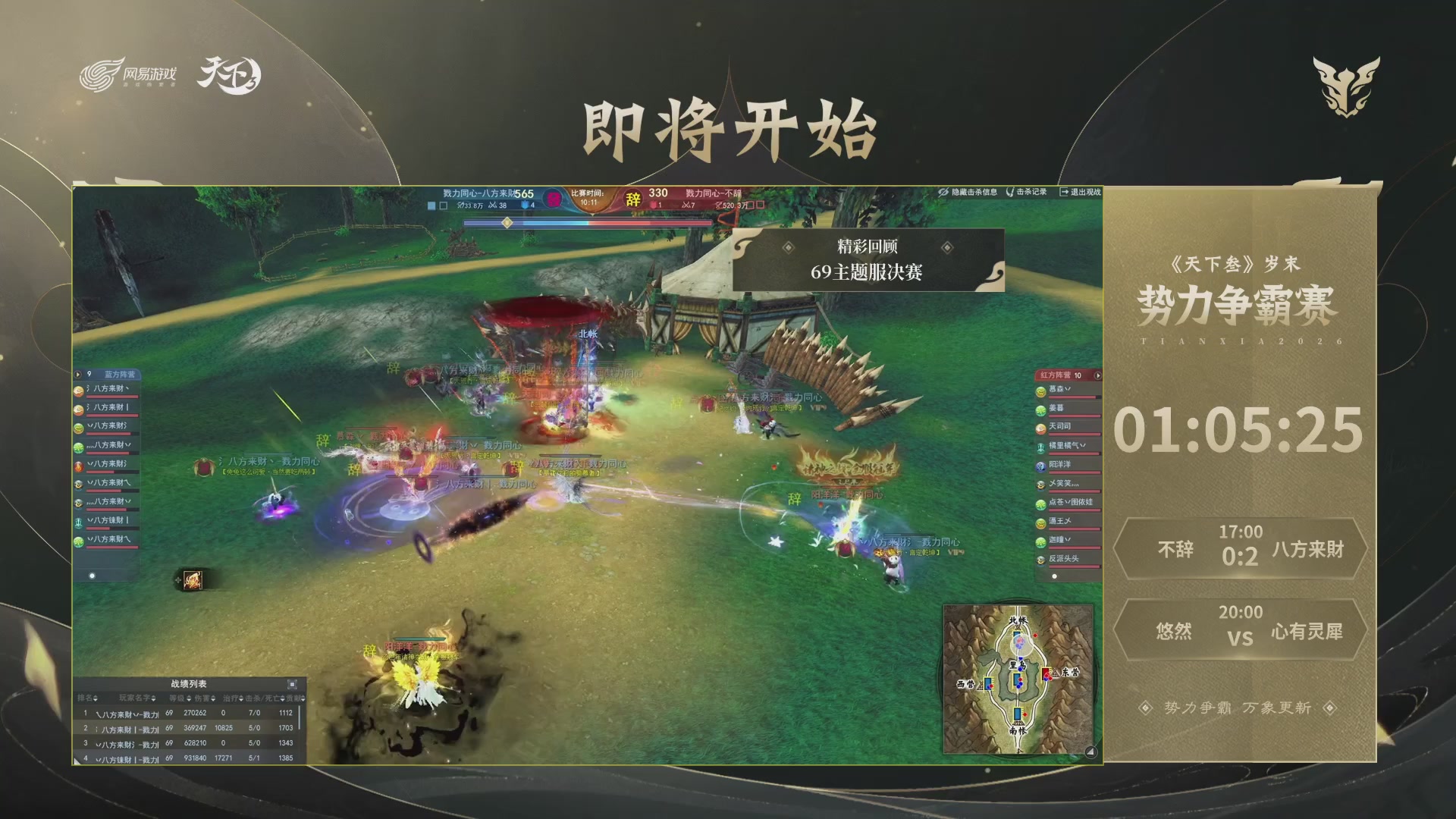The height and width of the screenshot is (819, 1456).
Task: Click 阳洋洋's class portrait in the red roster
Action: pyautogui.click(x=1040, y=467)
